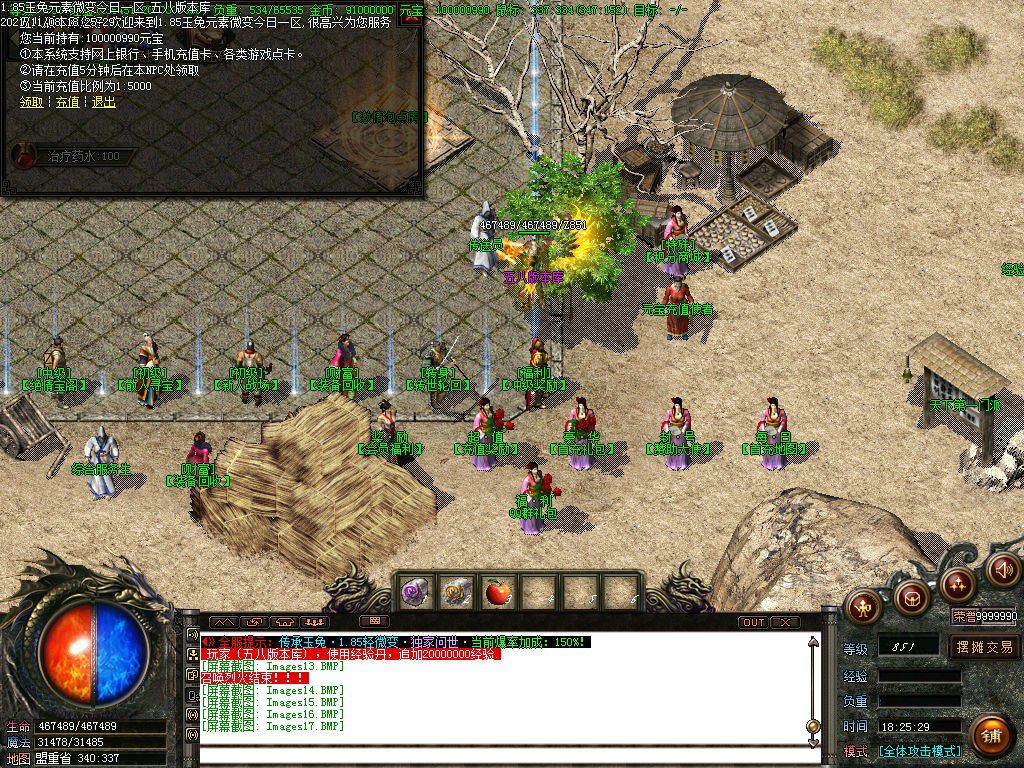
Task: Open the round 铺 shop button
Action: click(x=990, y=737)
